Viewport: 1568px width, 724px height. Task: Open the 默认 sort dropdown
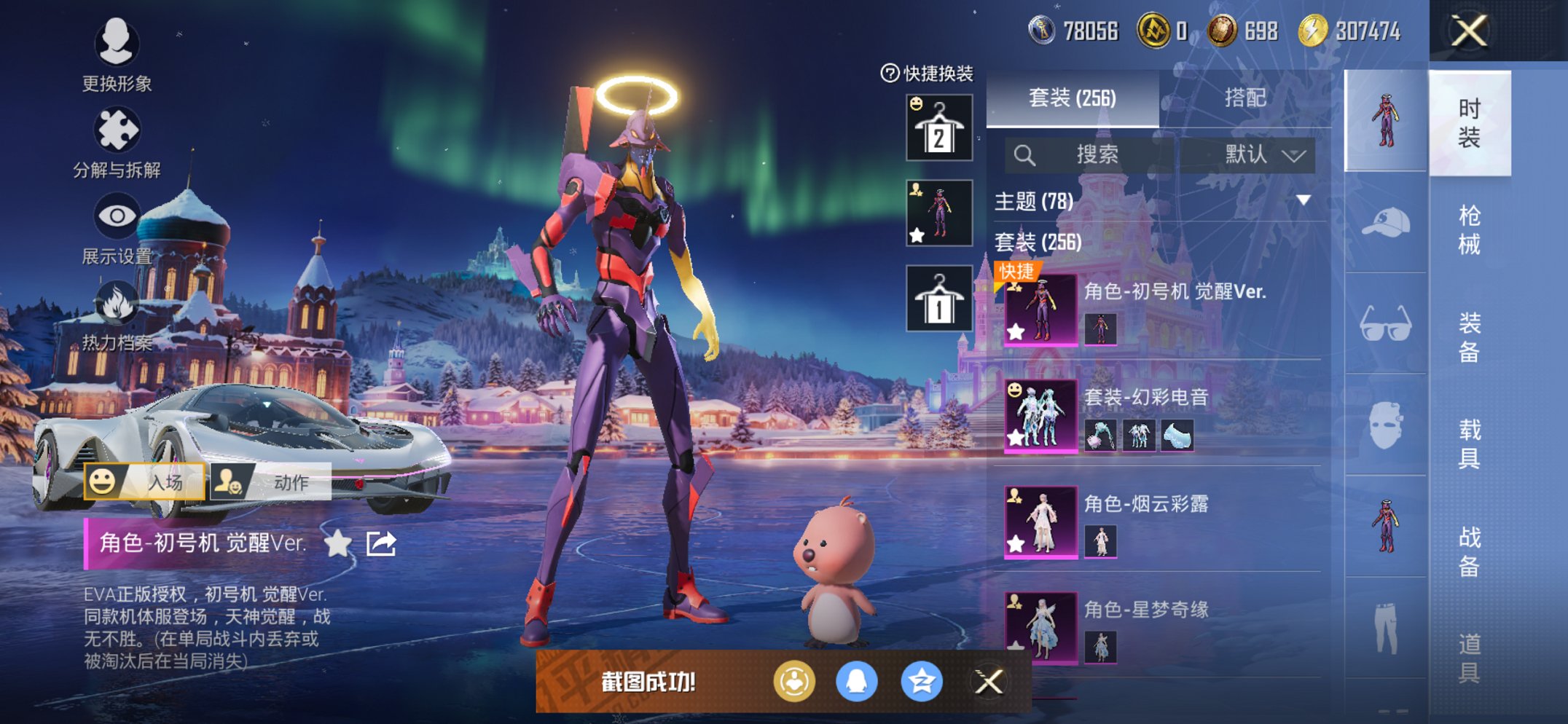(1263, 154)
